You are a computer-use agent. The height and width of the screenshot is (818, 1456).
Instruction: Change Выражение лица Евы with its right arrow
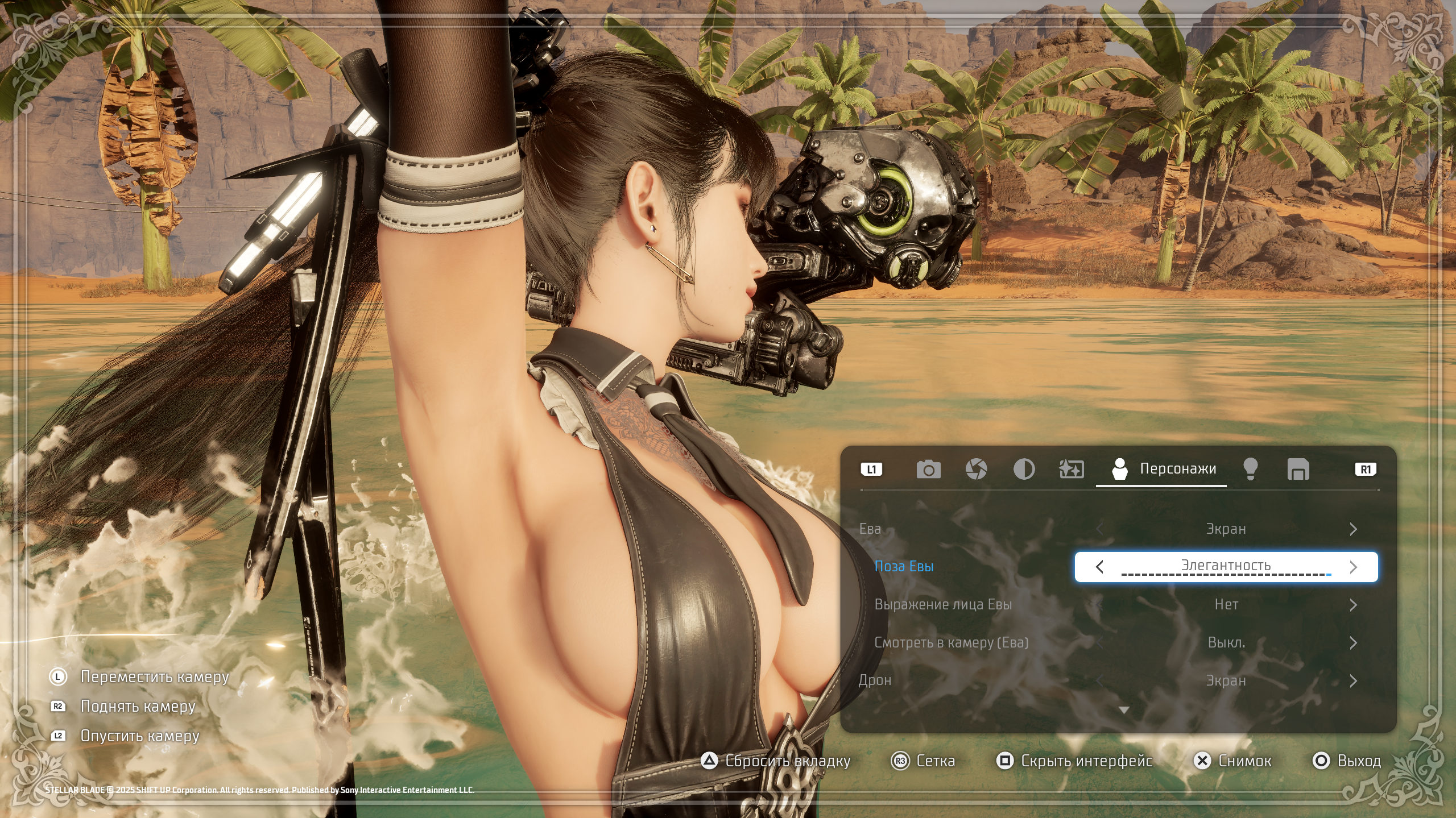click(x=1353, y=605)
